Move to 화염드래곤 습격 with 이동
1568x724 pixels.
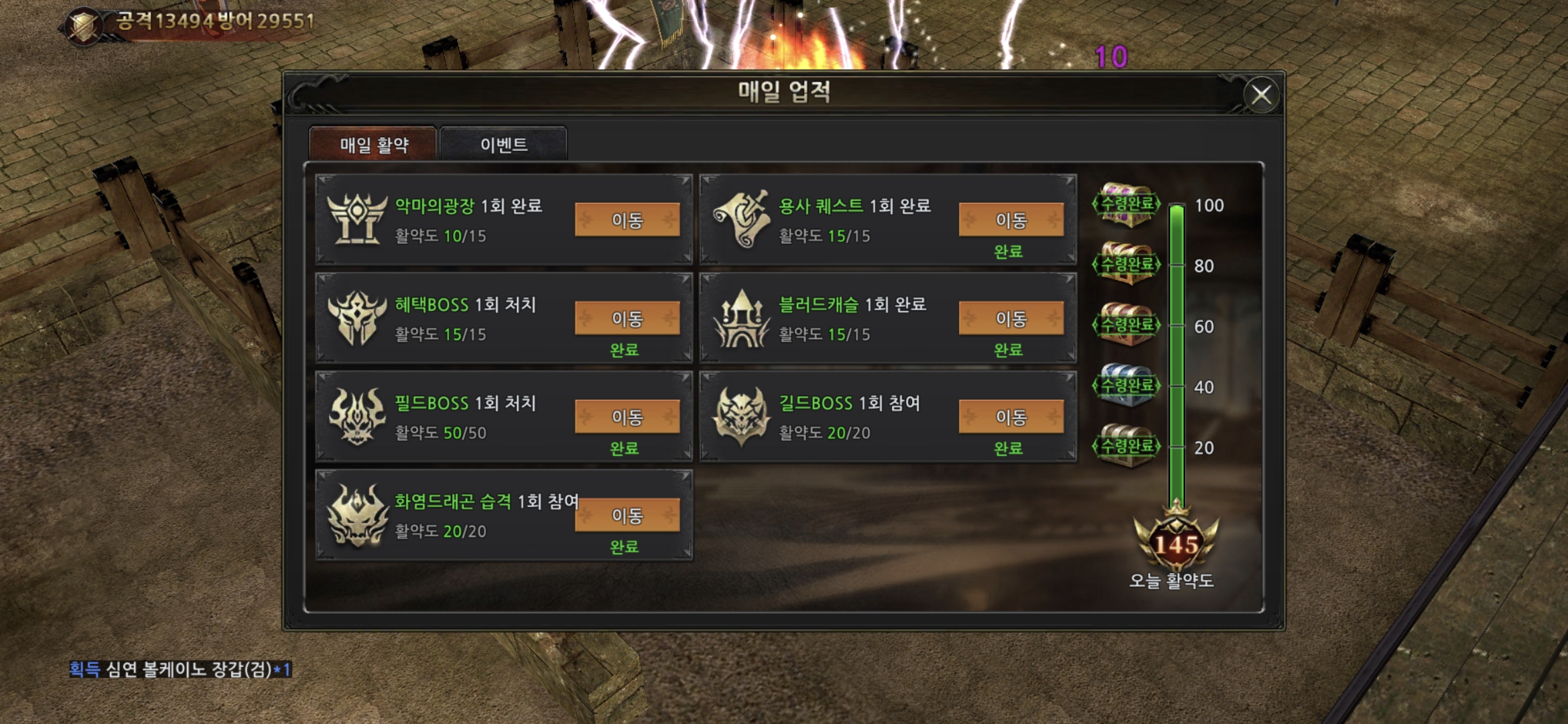[x=627, y=516]
